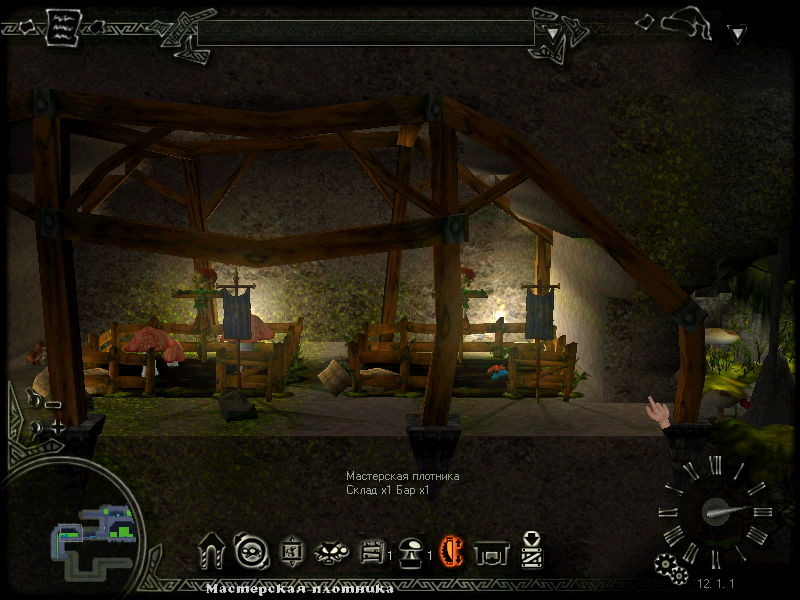Click the roman numeral clock dial
Screen dimensions: 800x600
coord(716,510)
